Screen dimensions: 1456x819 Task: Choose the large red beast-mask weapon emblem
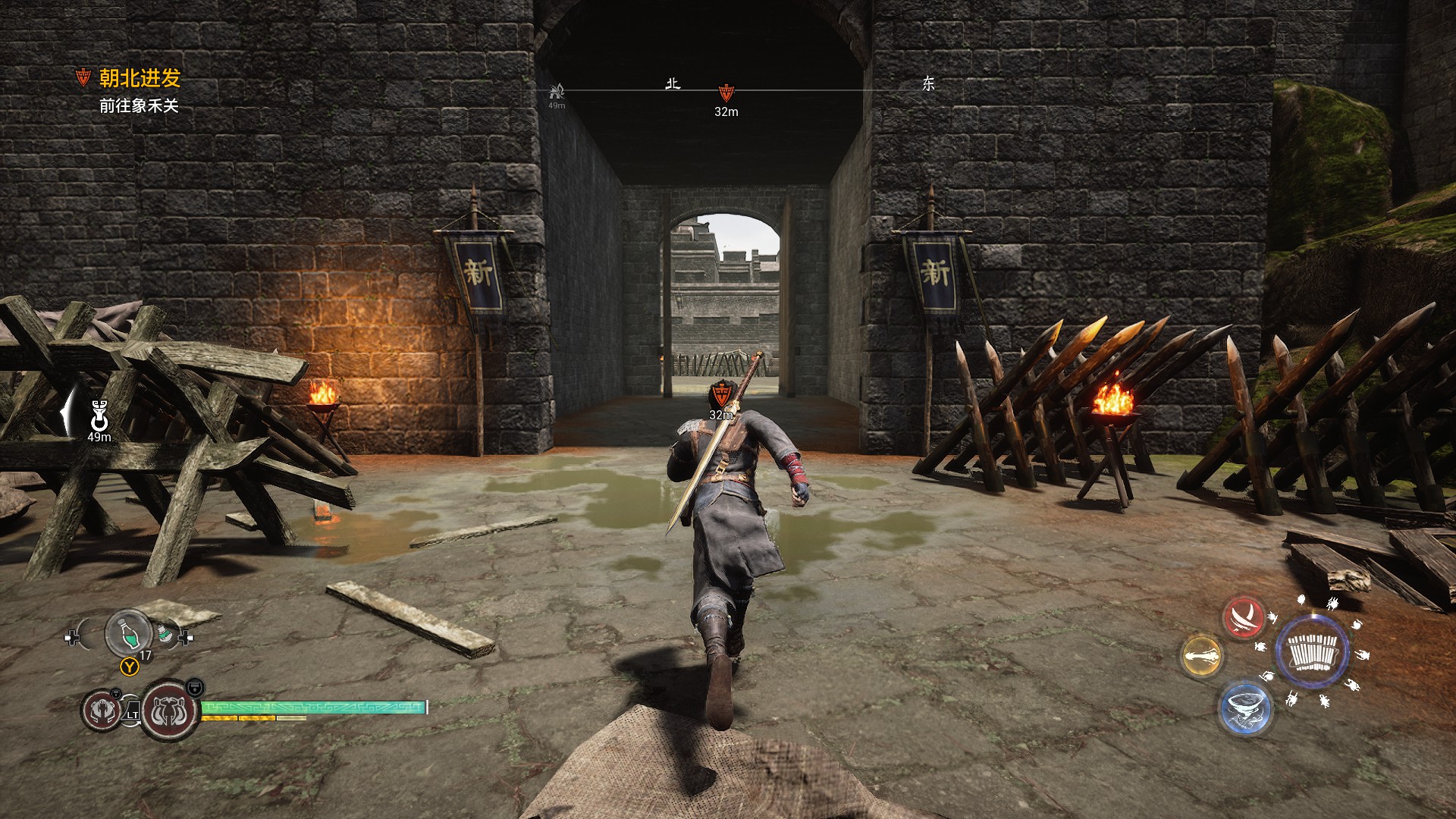click(x=169, y=711)
